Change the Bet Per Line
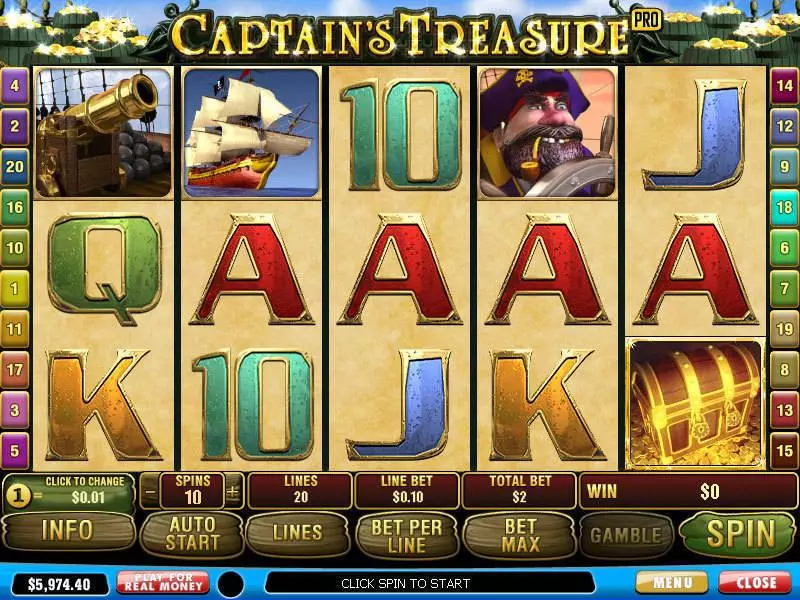Screen dimensions: 800x600 coord(405,533)
